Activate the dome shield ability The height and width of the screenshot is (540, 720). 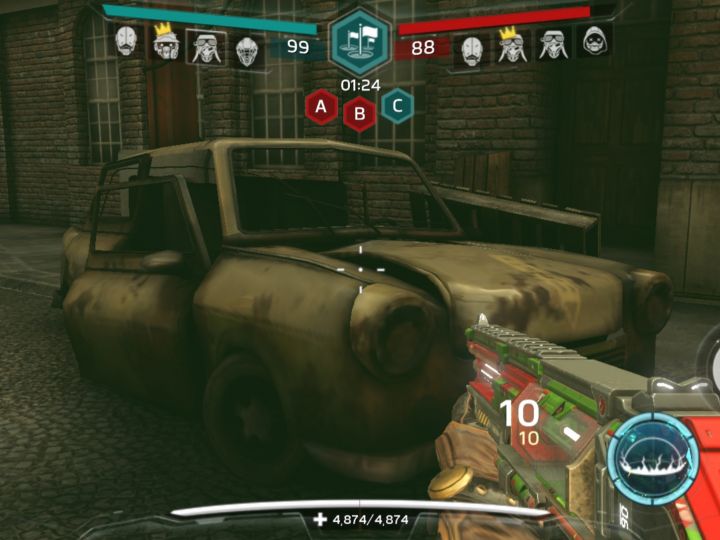(652, 455)
